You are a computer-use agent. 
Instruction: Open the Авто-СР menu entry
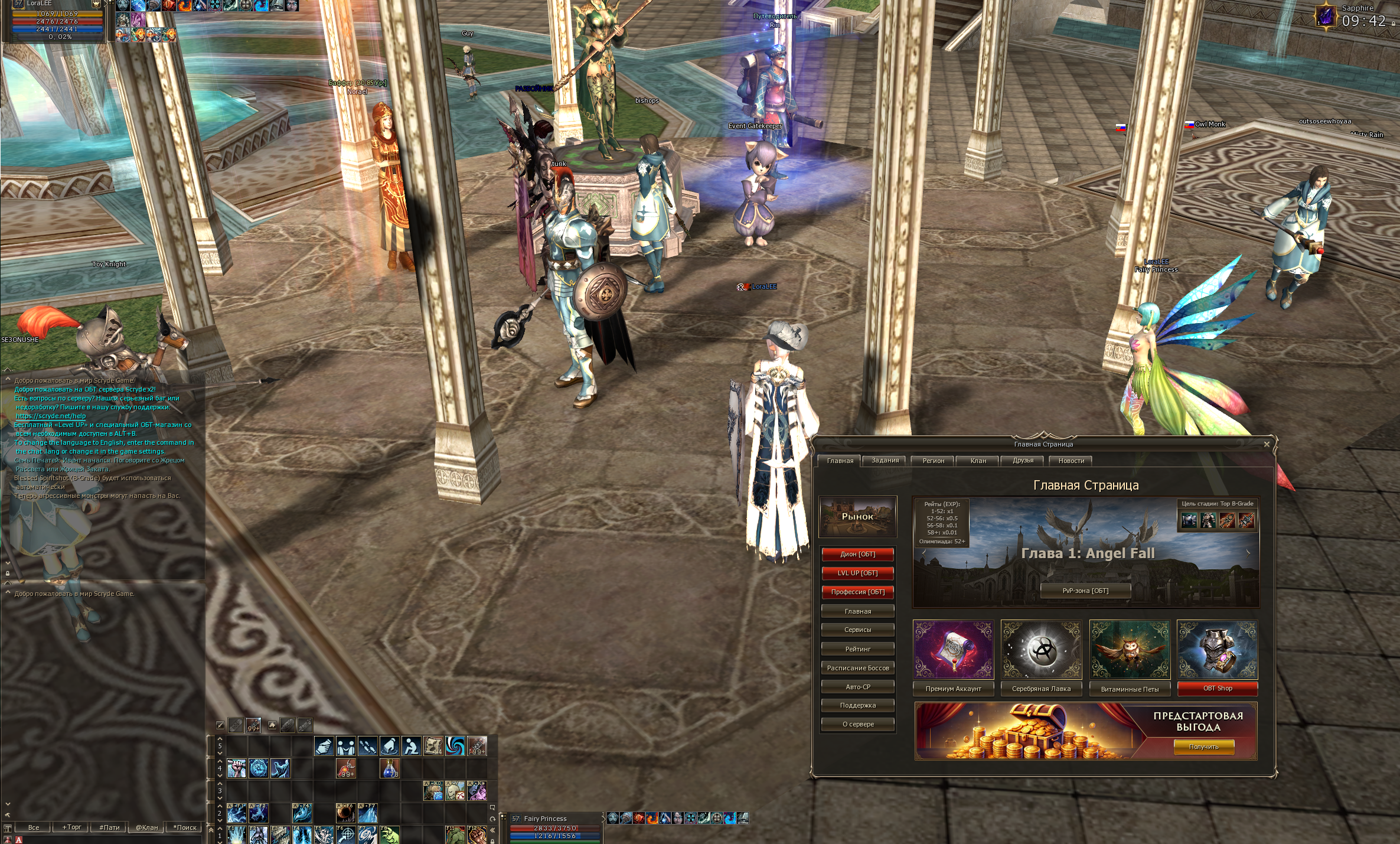[x=857, y=687]
